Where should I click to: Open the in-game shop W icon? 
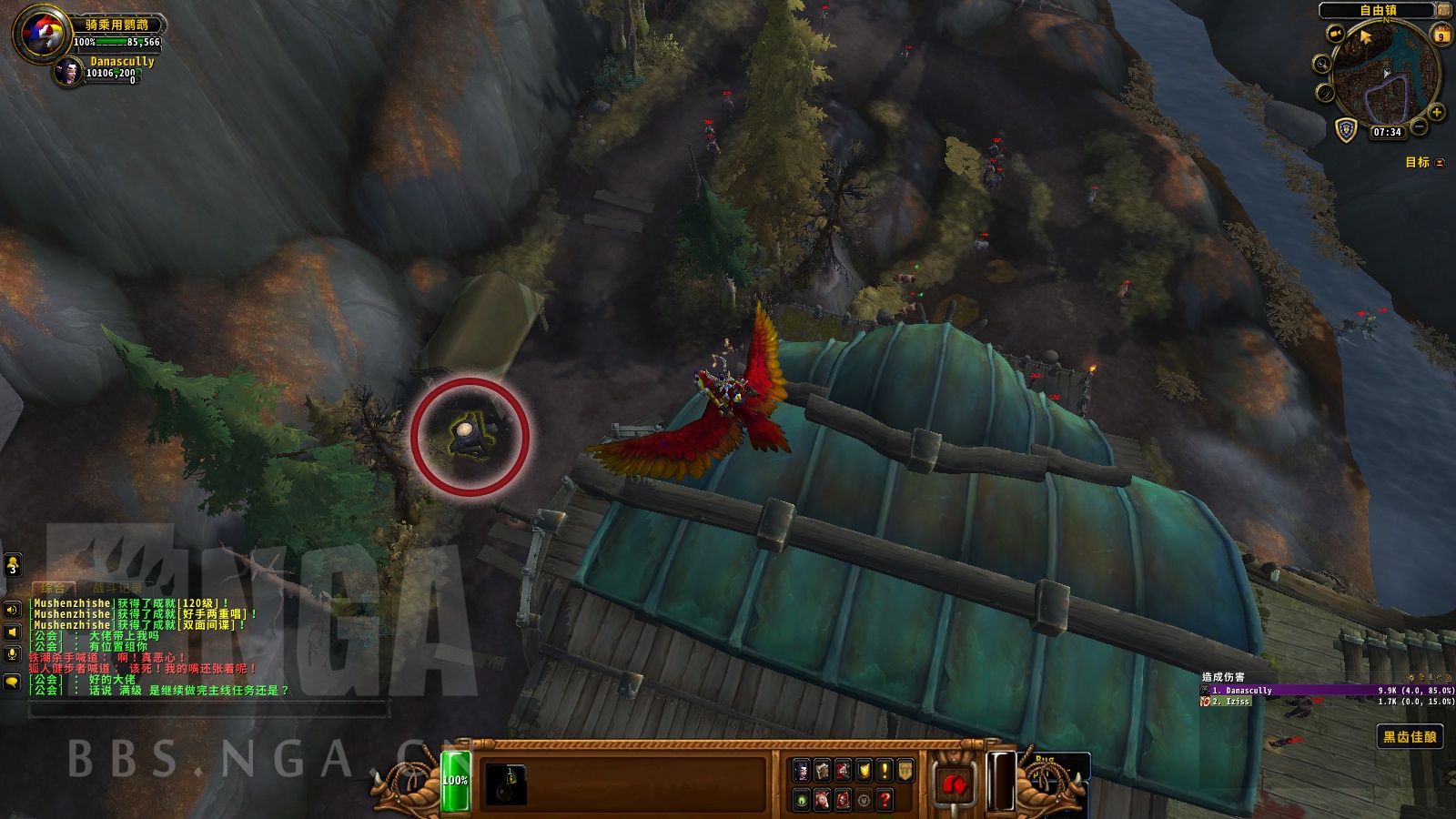(864, 800)
